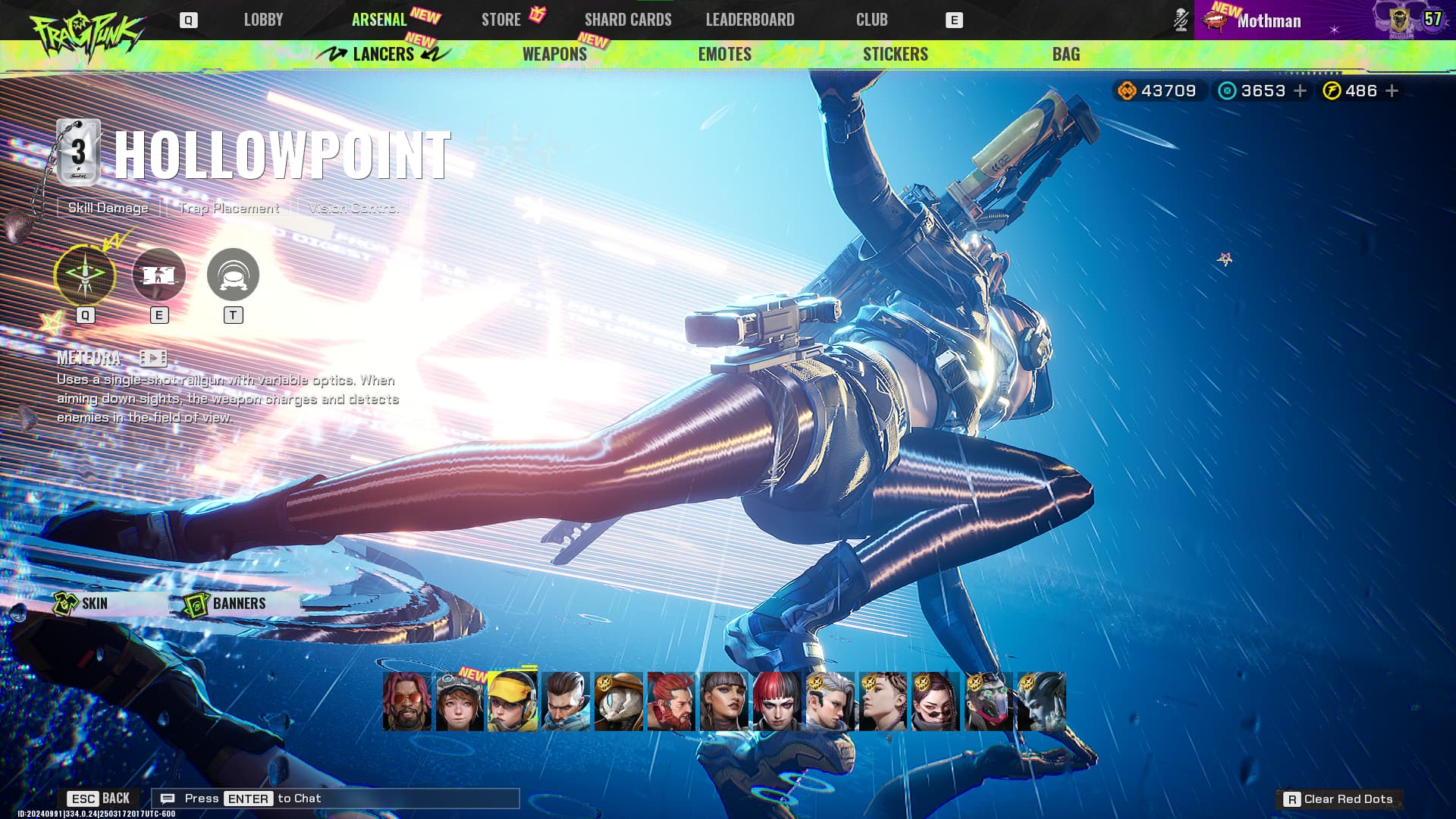The width and height of the screenshot is (1456, 819).
Task: Open Hollowpoint's Banners options
Action: click(x=226, y=604)
